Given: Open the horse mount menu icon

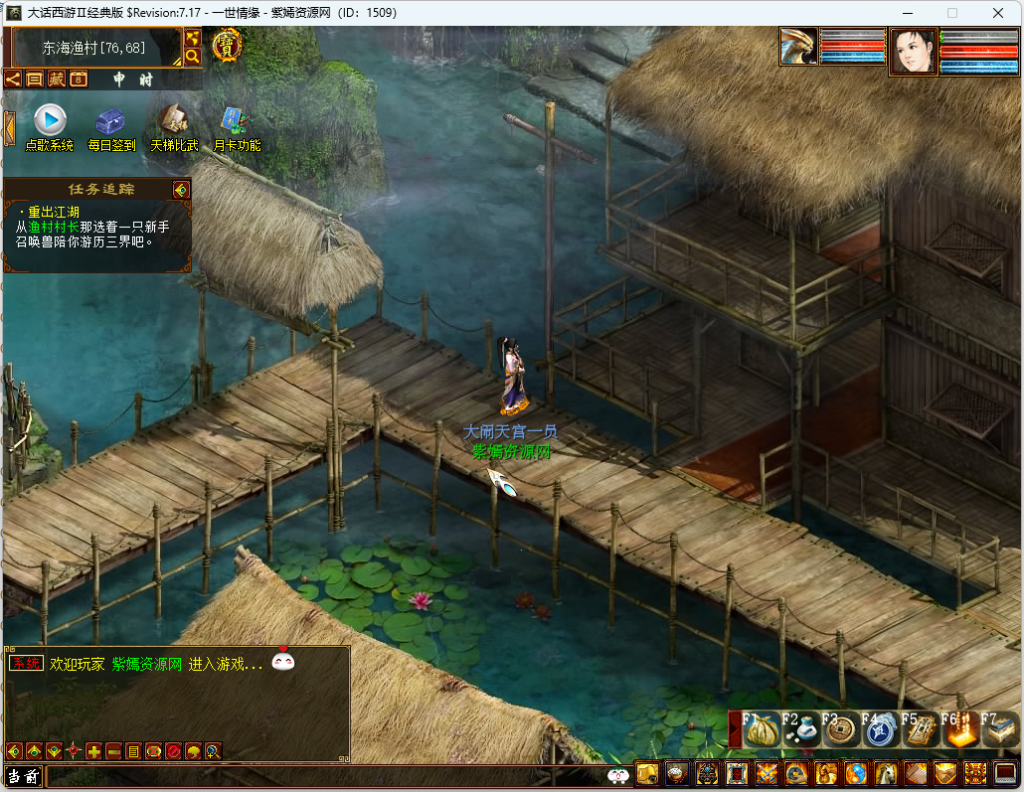Looking at the screenshot, I should click(886, 774).
